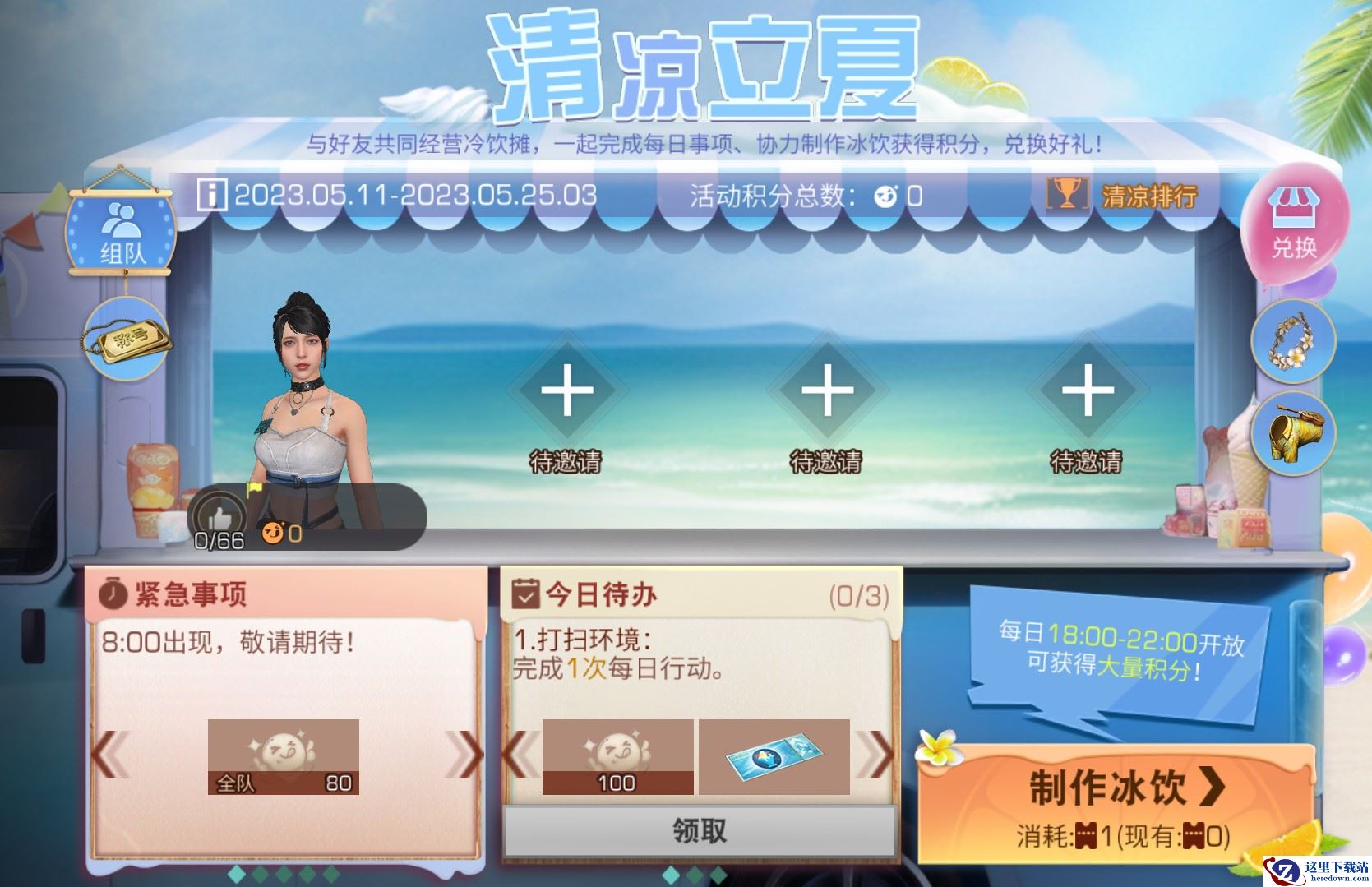Click left arrow on 今日待办 carousel

point(521,755)
